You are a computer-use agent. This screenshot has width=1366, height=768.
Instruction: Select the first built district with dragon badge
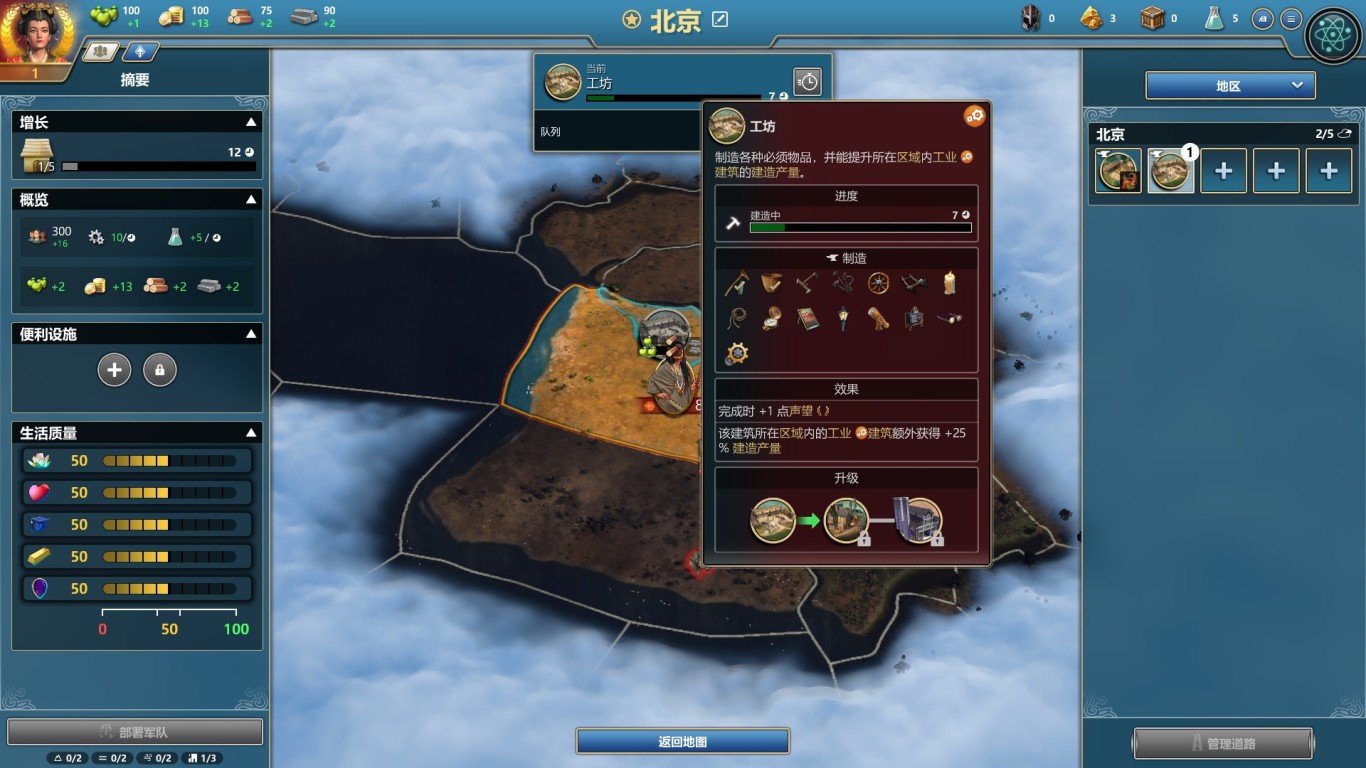1119,171
